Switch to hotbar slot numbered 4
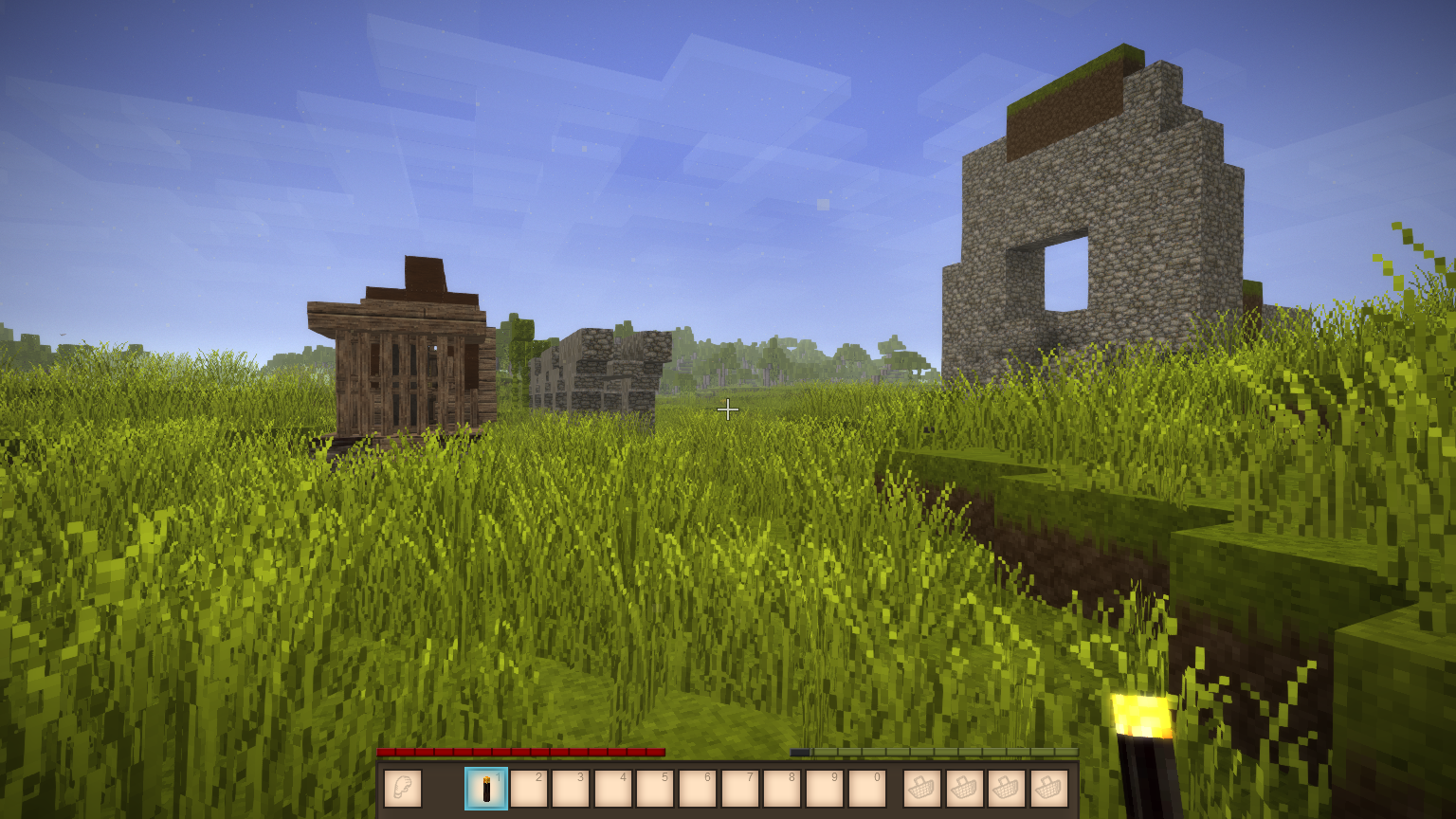Viewport: 1456px width, 819px height. click(x=613, y=789)
